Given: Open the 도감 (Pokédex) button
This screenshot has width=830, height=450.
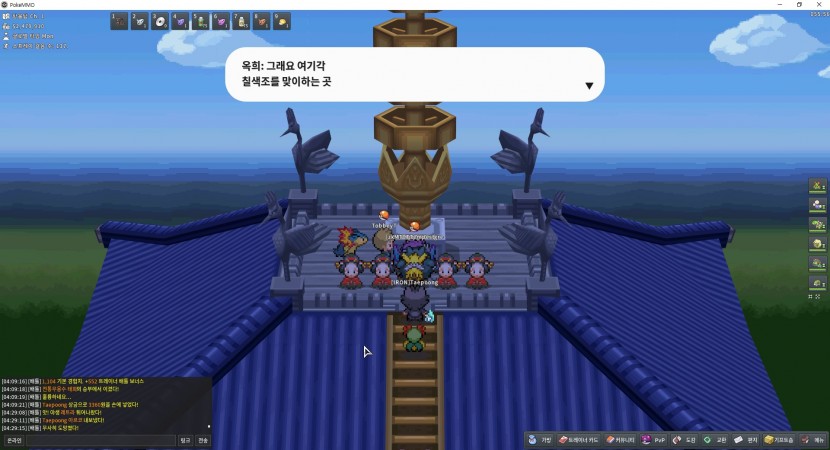Looking at the screenshot, I should [685, 440].
